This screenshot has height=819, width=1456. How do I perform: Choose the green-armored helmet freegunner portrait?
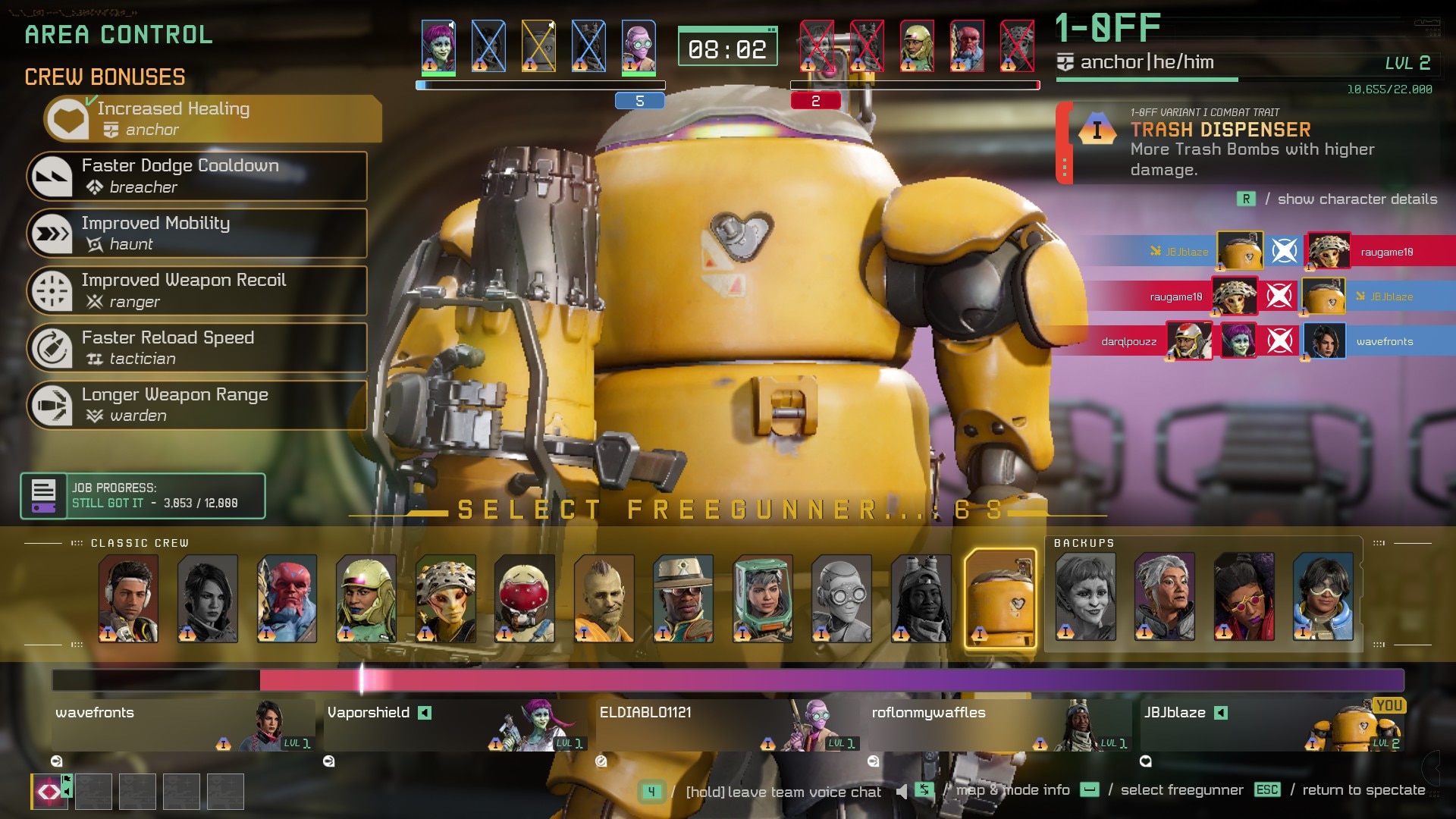point(762,598)
